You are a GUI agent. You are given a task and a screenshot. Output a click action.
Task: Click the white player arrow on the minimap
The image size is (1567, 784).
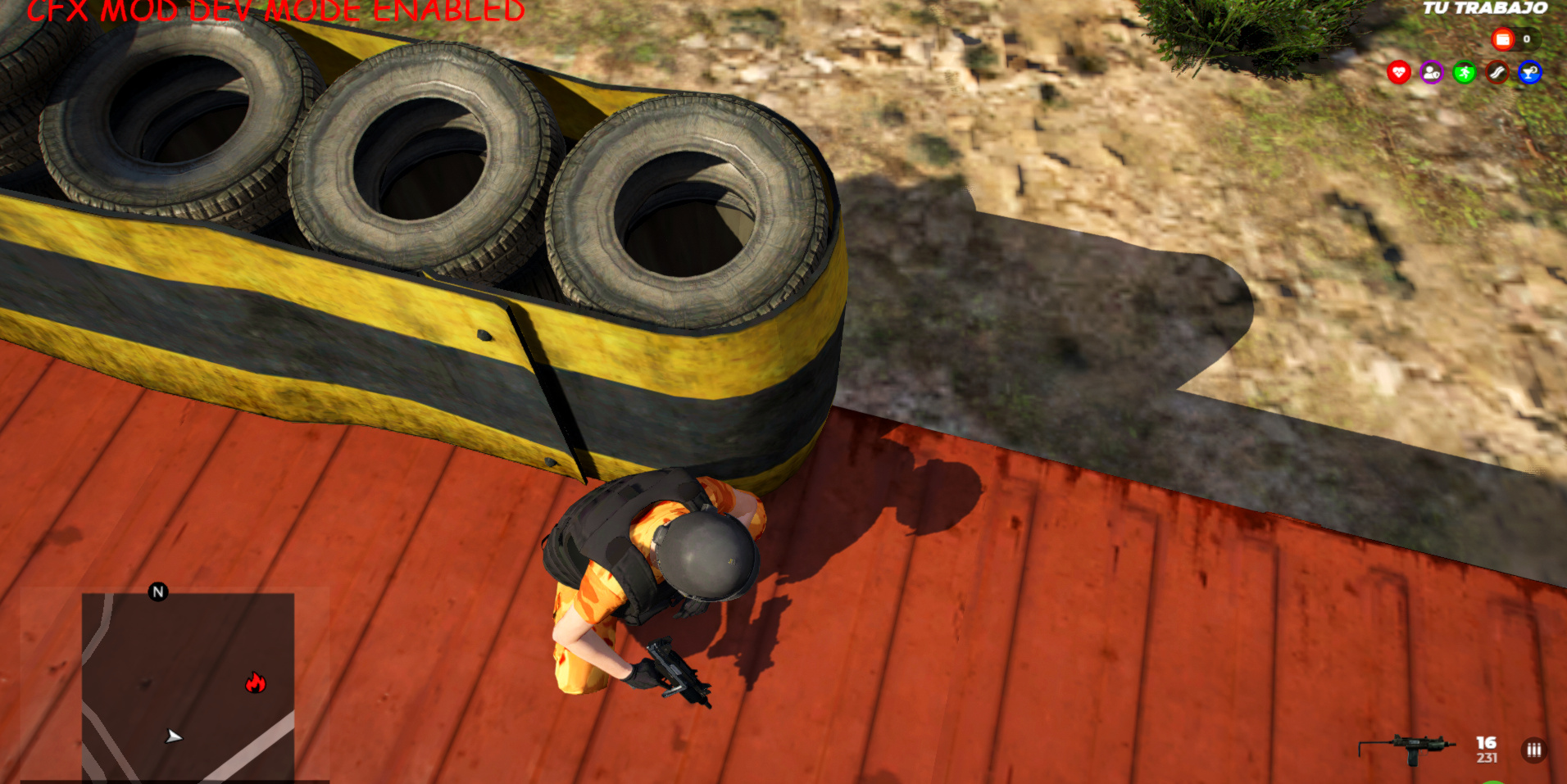coord(172,737)
